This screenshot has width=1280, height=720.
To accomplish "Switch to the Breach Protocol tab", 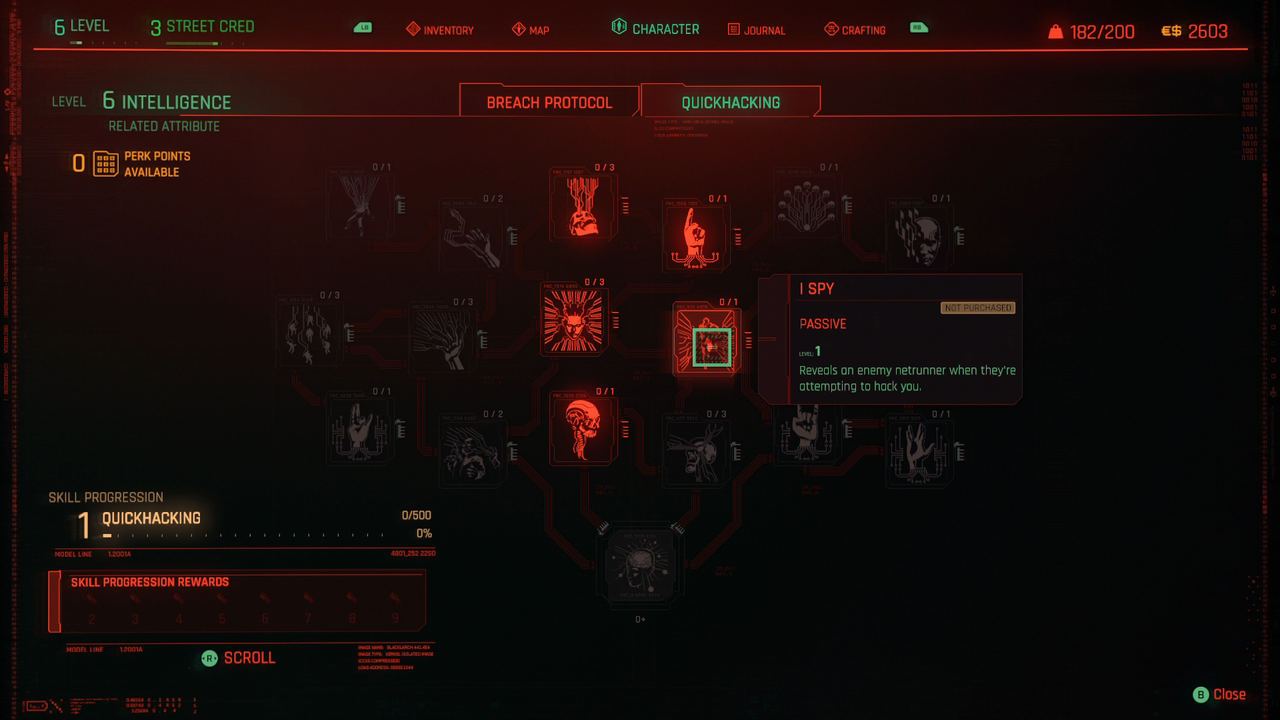I will [x=549, y=102].
